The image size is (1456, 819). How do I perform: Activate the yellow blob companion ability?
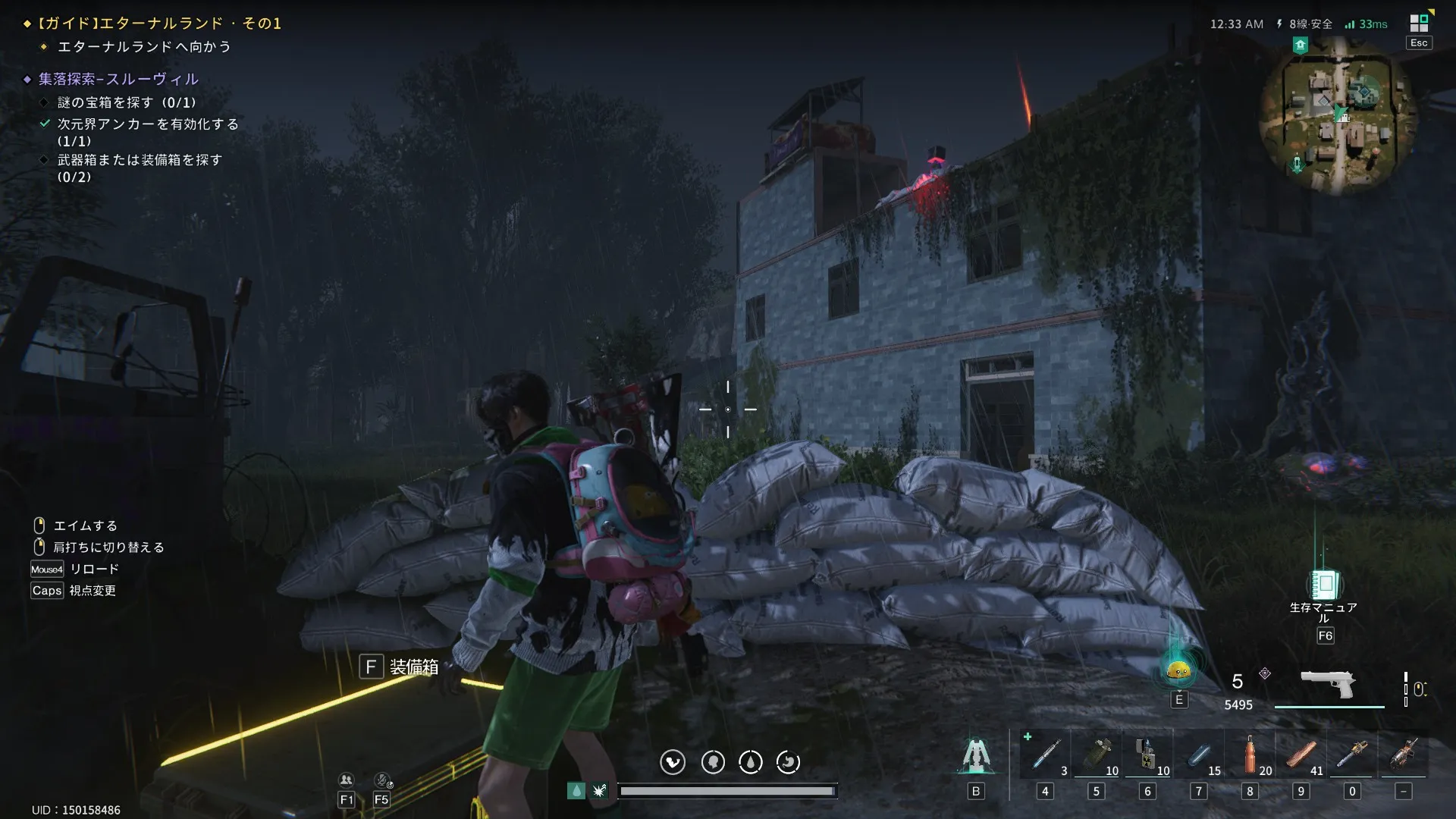point(1178,670)
